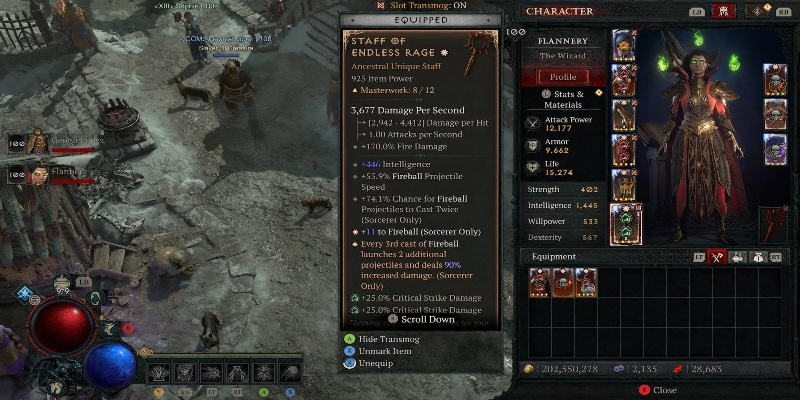This screenshot has width=800, height=400.
Task: Select the equipped helm slot
Action: [x=624, y=45]
